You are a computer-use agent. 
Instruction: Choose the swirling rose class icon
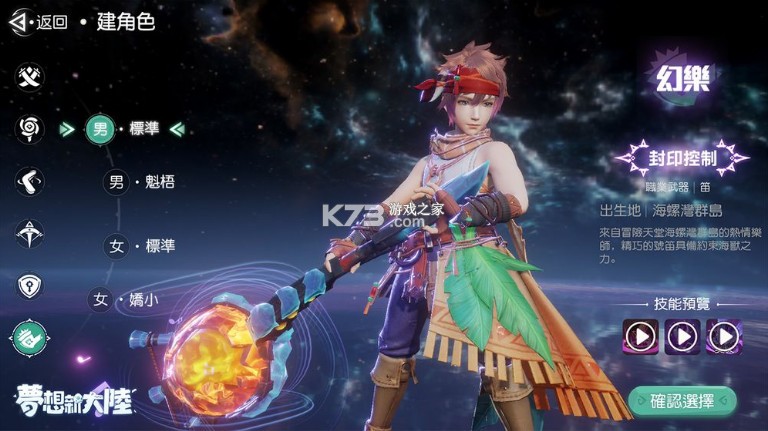pos(30,128)
